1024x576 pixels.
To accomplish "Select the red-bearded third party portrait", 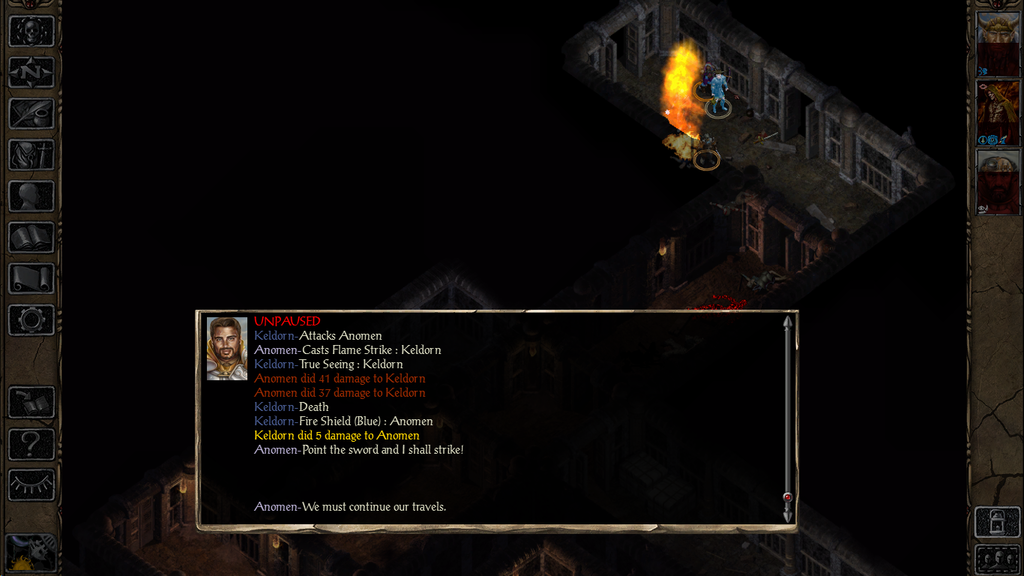I will 997,181.
